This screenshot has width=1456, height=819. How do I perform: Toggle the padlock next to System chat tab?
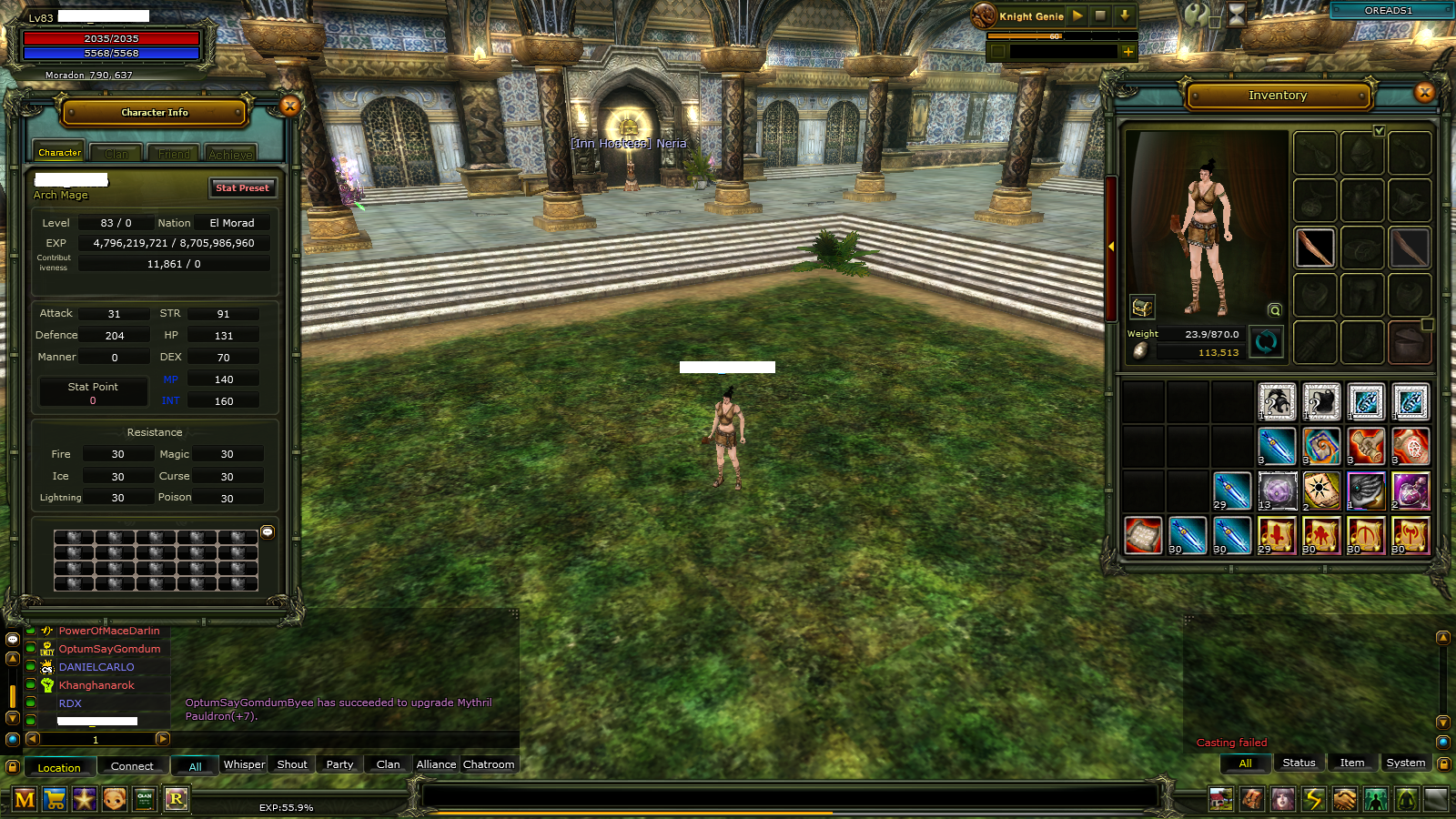(x=1445, y=763)
